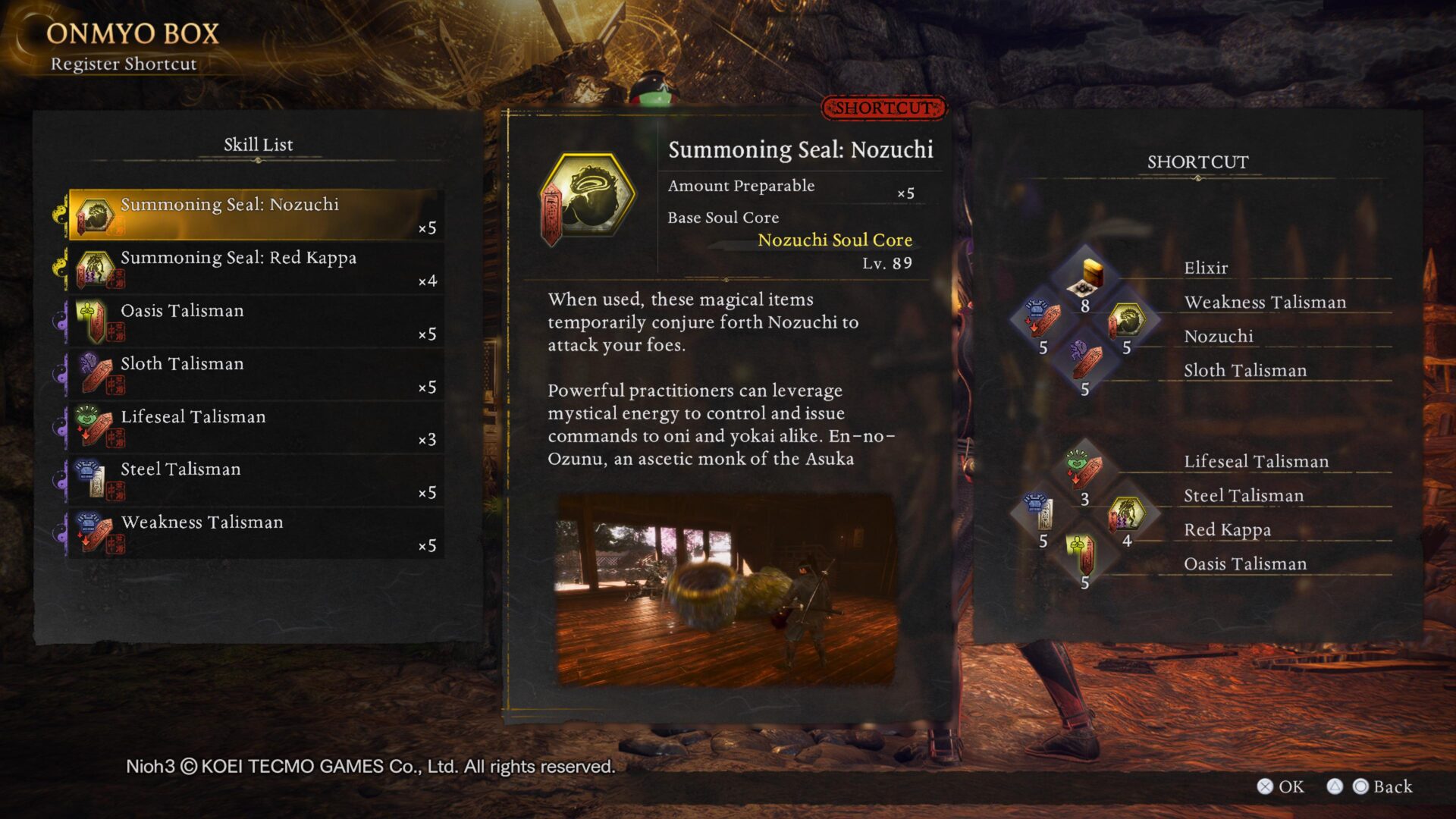Click the Elixir shortcut slot icon
The image size is (1456, 819).
tap(1085, 278)
